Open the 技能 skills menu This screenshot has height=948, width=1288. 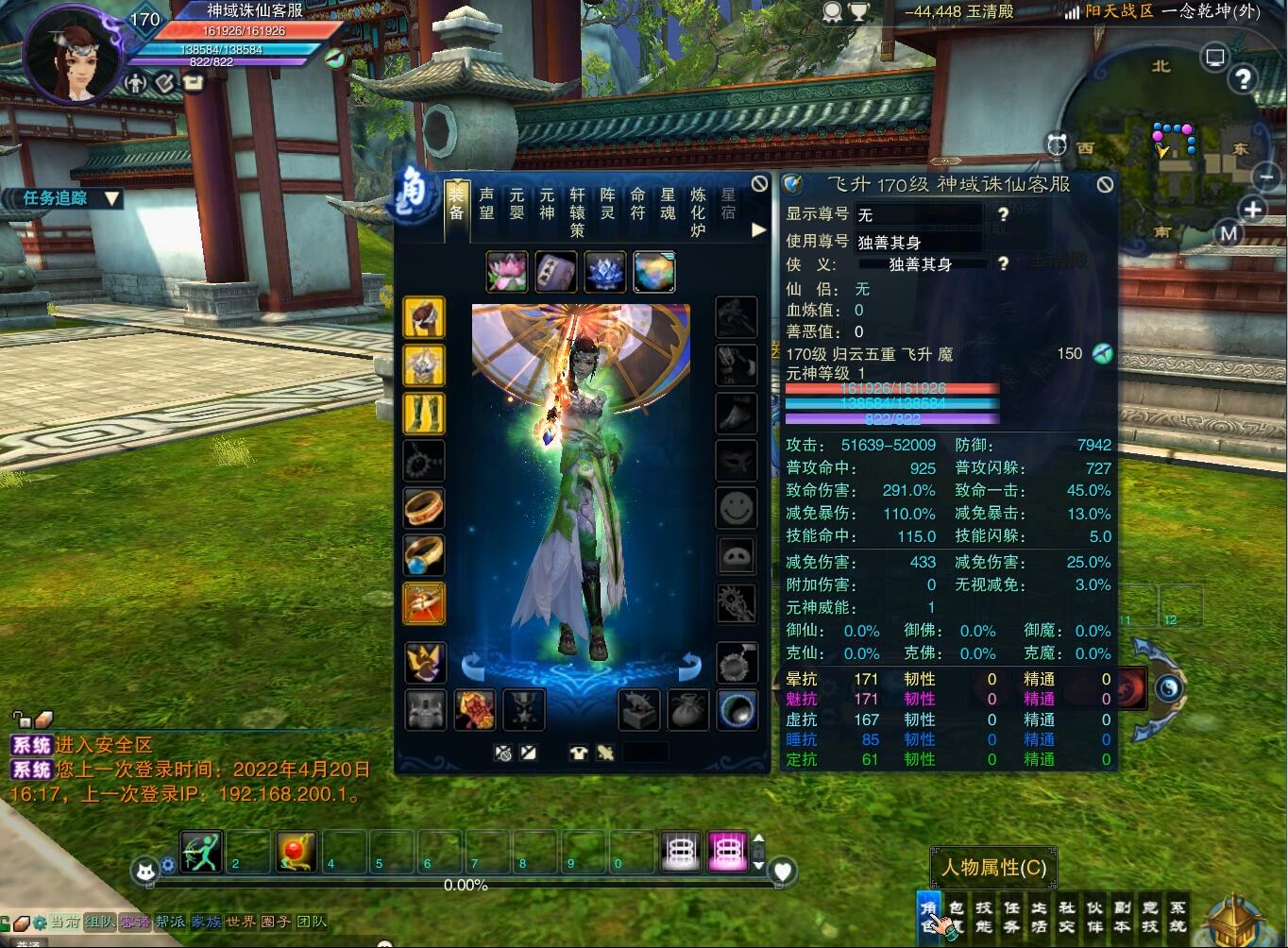pyautogui.click(x=984, y=917)
